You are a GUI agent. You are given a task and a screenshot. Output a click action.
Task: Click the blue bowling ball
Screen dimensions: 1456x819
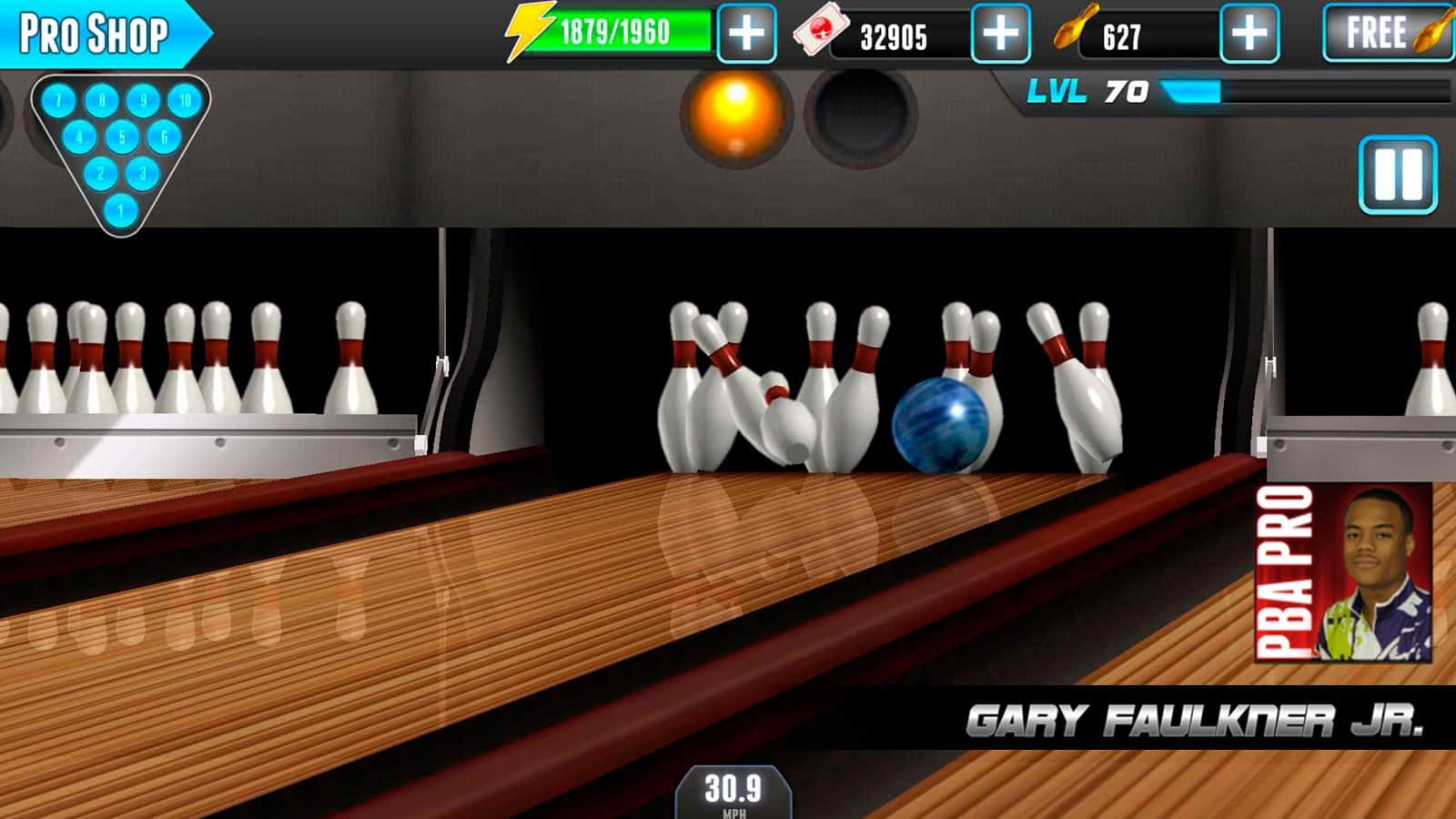click(x=943, y=424)
